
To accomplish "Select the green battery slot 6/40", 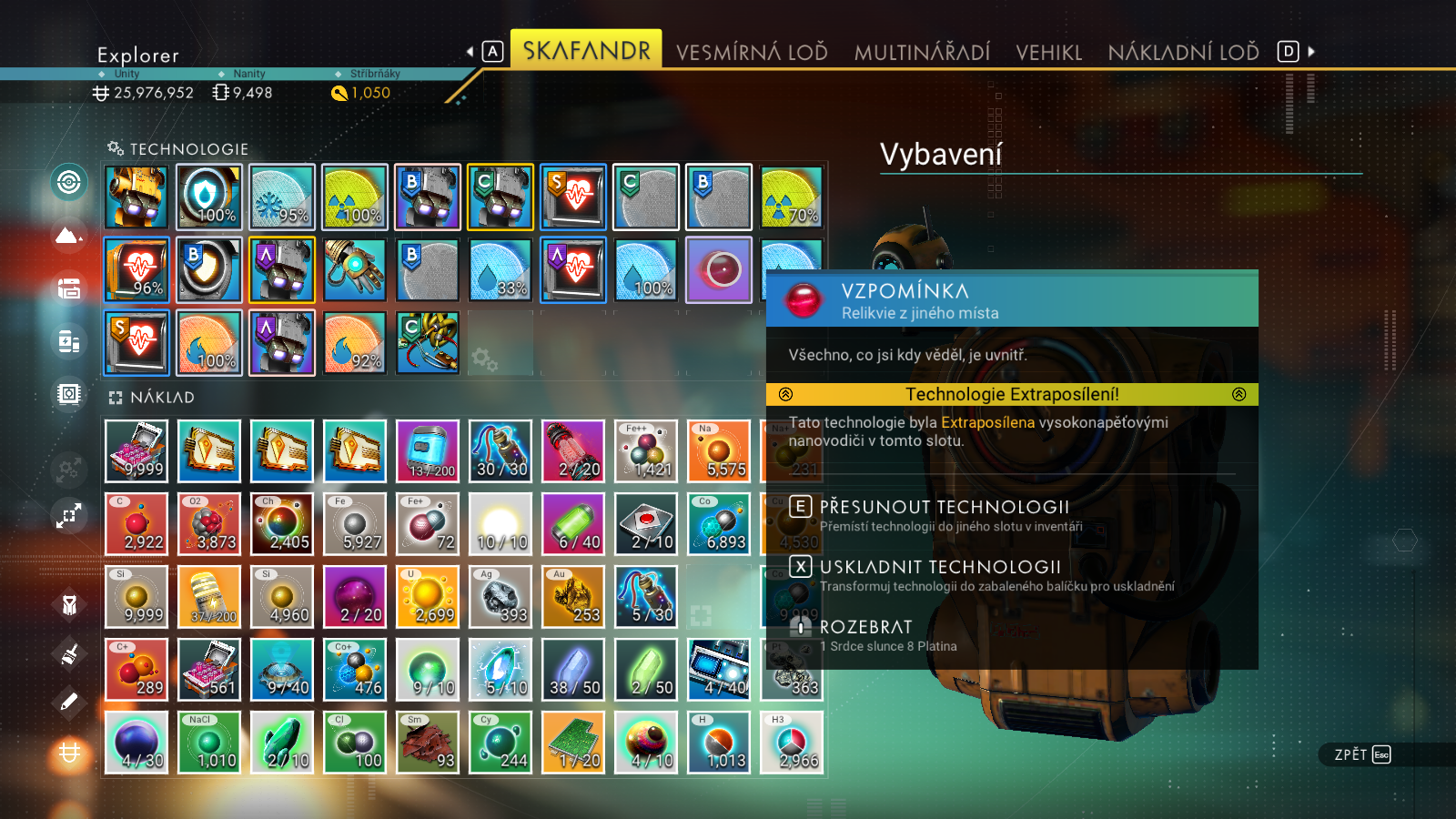I will [x=573, y=524].
